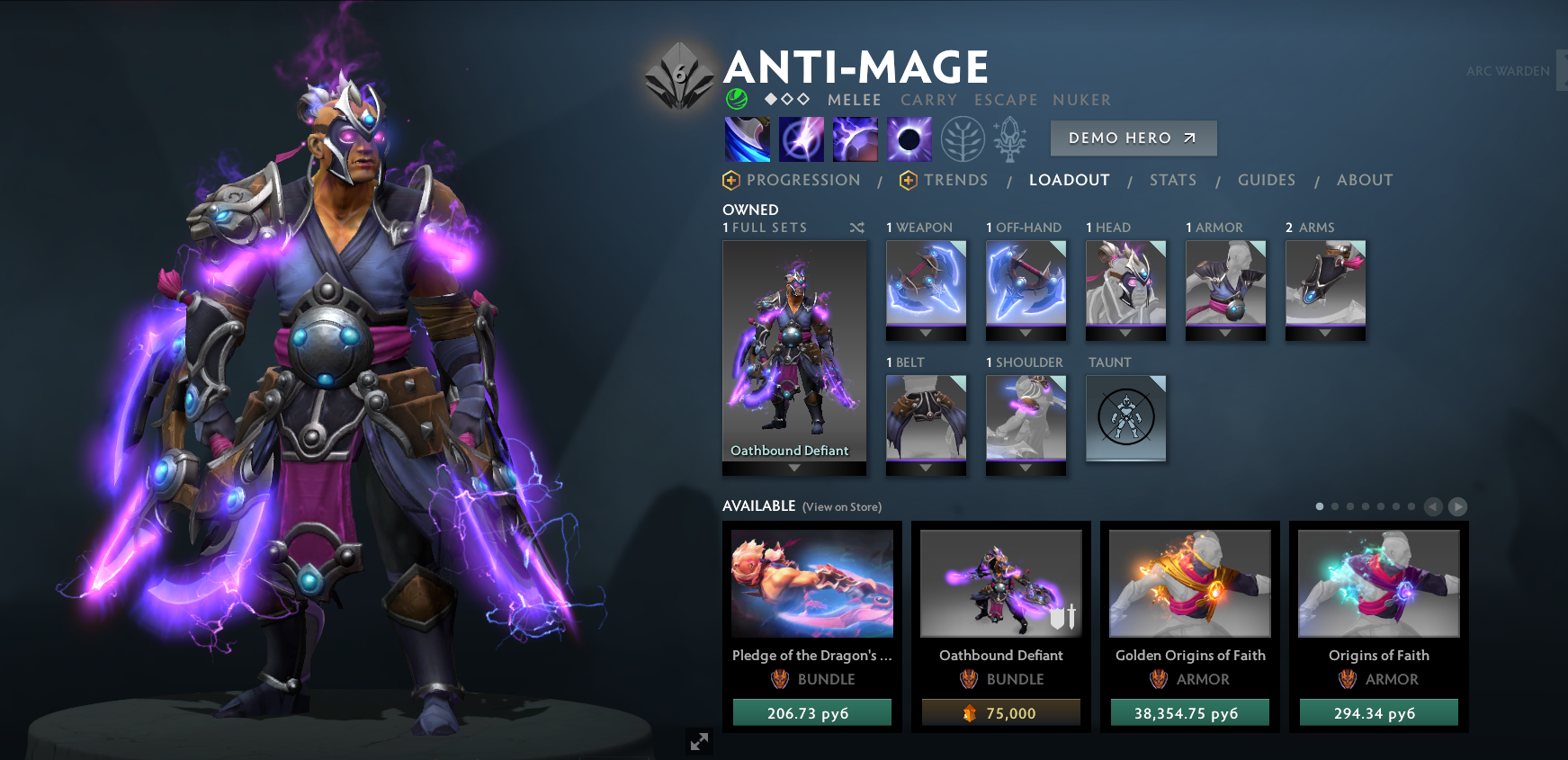The image size is (1568, 760).
Task: Click the green ranked checkmark beside hero name
Action: [x=735, y=100]
